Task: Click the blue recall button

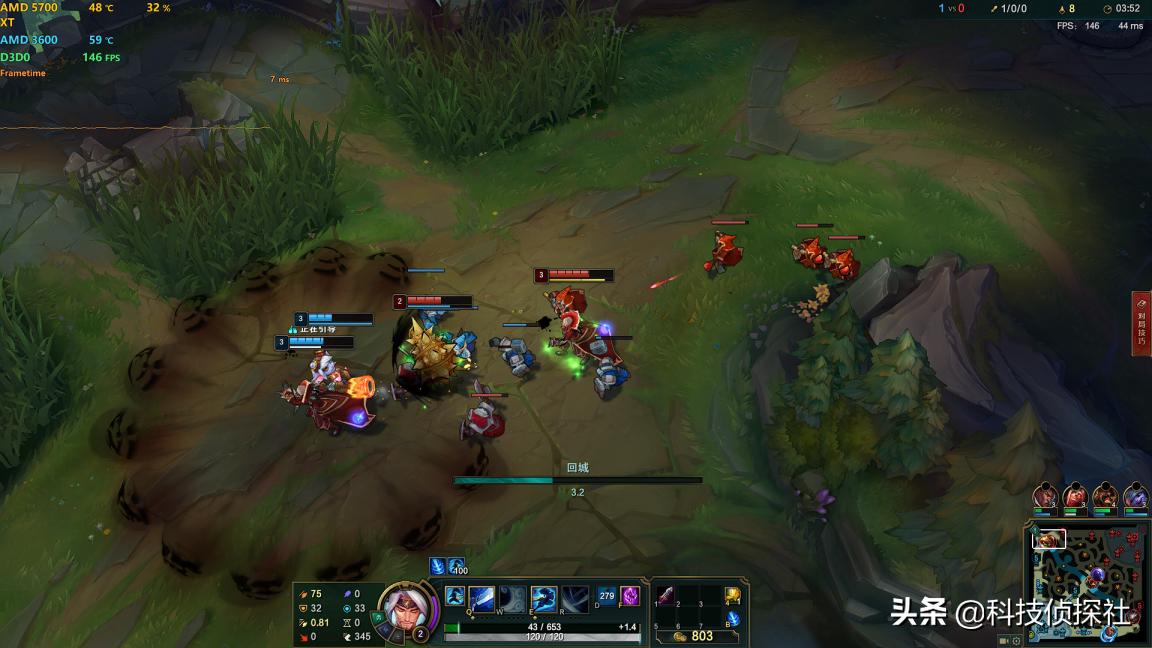Action: point(732,619)
